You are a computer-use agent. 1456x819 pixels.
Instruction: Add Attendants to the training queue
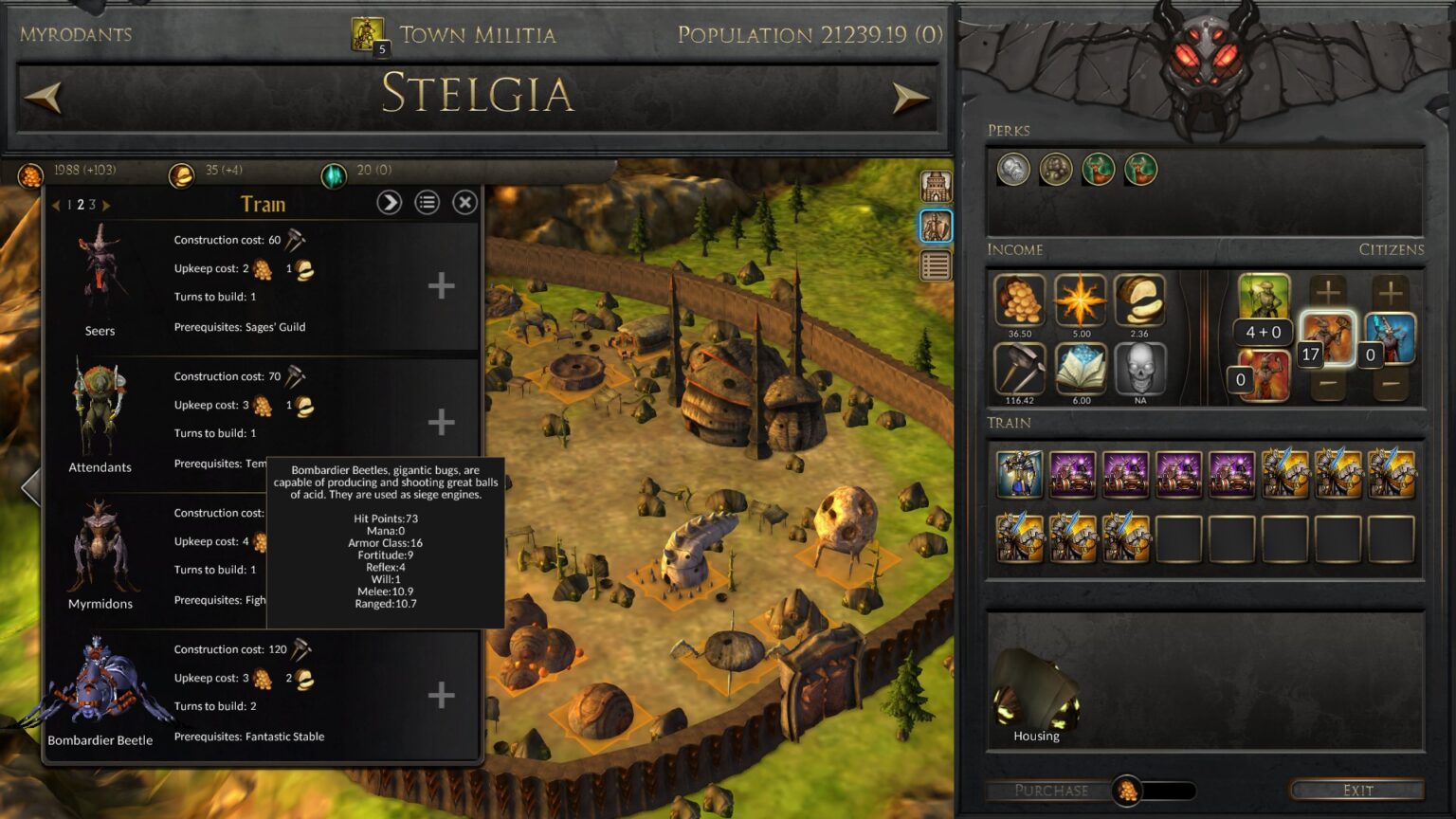pyautogui.click(x=441, y=422)
